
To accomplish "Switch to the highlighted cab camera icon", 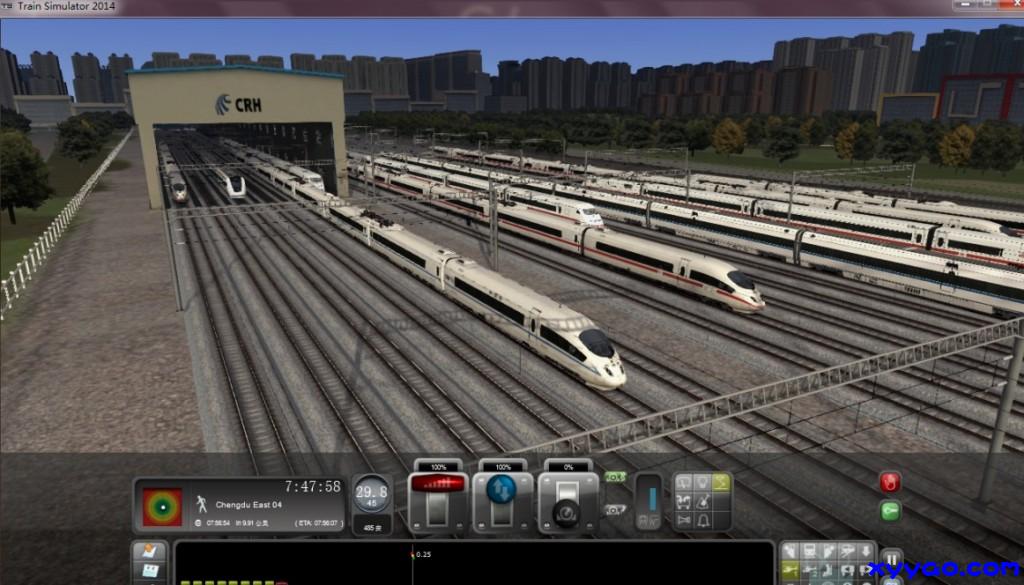I will (790, 569).
